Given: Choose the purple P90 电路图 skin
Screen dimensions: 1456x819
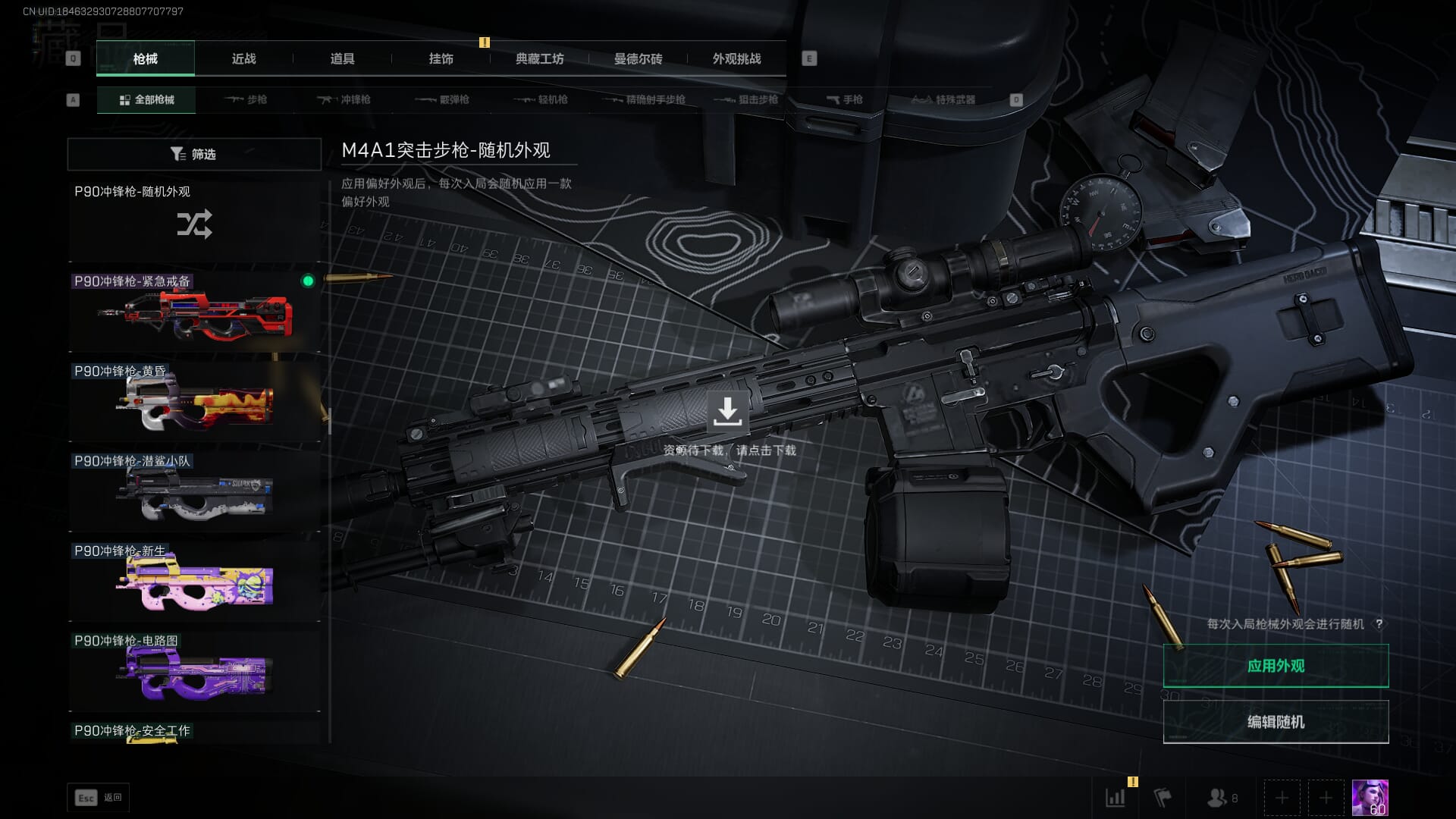Looking at the screenshot, I should [195, 671].
